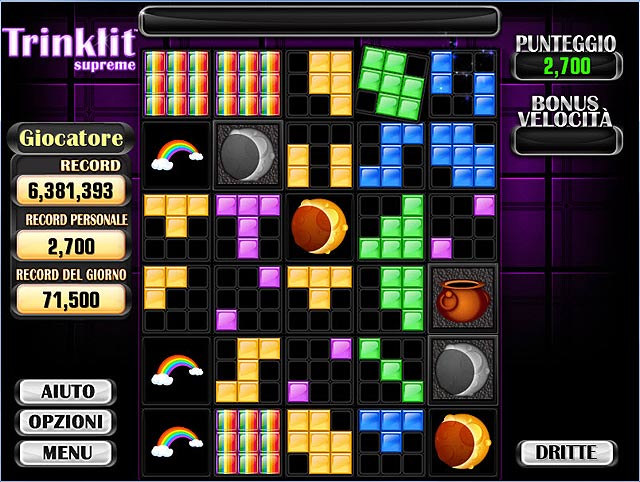Click the MENU button
Screen dimensions: 640x482
[x=68, y=453]
